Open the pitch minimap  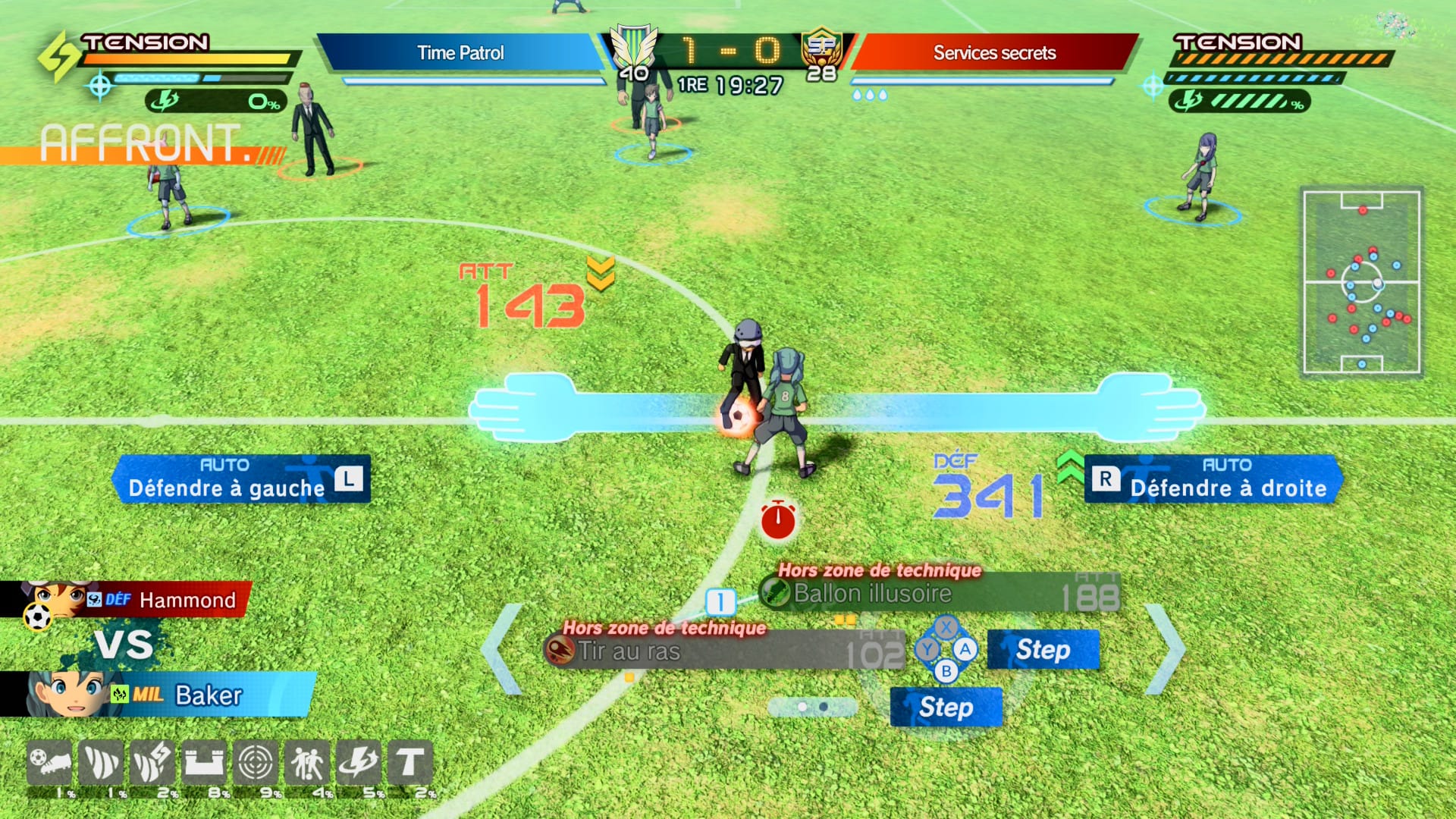pos(1361,282)
